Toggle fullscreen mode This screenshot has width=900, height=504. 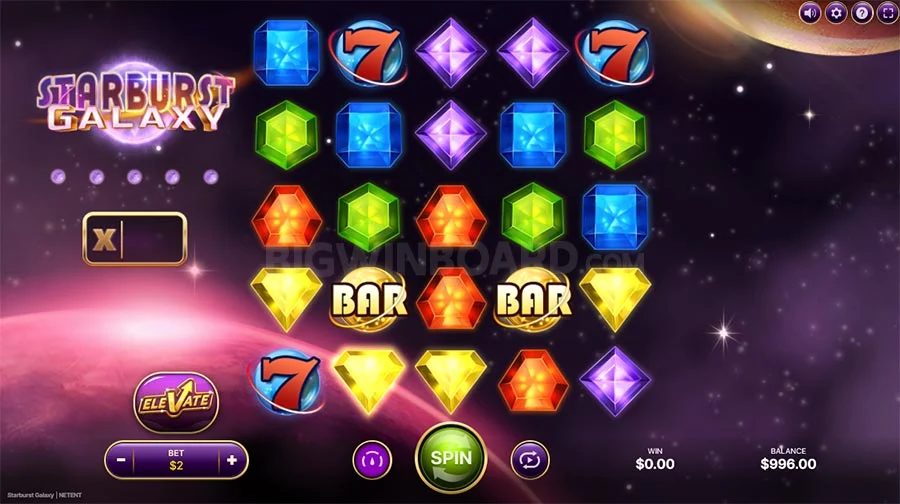click(x=887, y=13)
